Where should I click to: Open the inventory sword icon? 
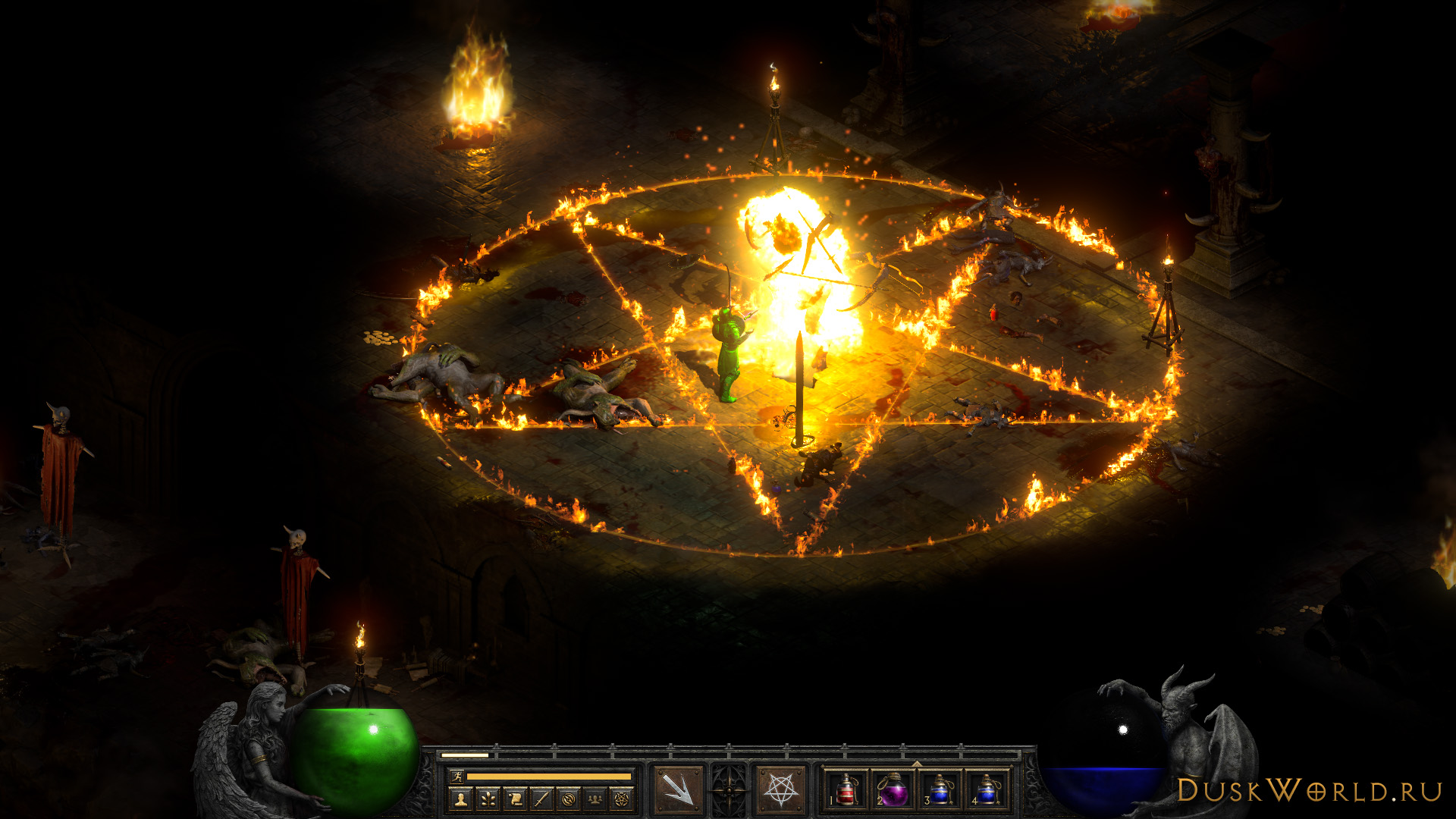pyautogui.click(x=541, y=799)
